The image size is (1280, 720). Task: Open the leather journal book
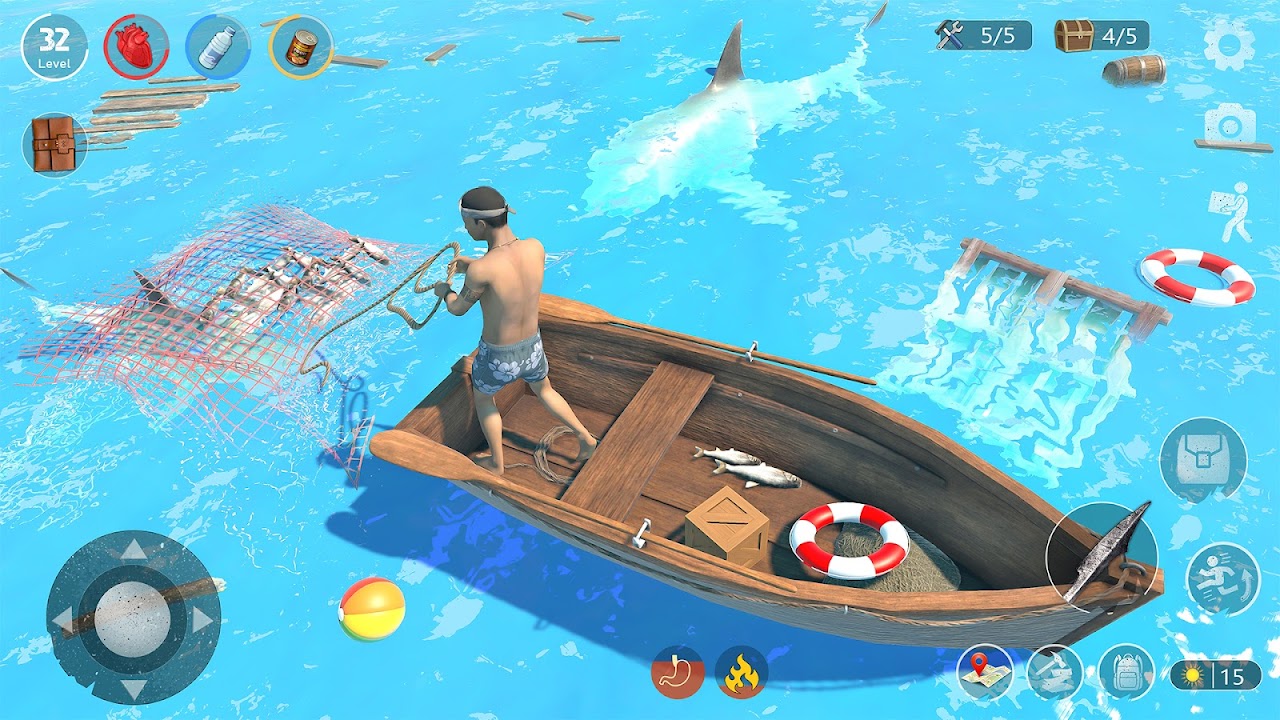coord(53,143)
